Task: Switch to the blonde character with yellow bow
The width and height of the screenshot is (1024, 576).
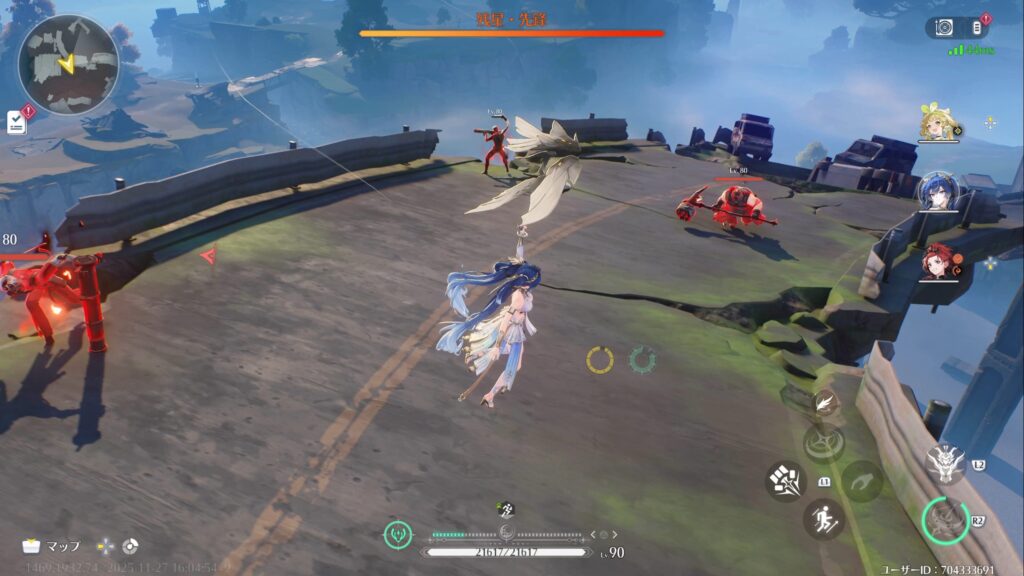Action: [938, 124]
